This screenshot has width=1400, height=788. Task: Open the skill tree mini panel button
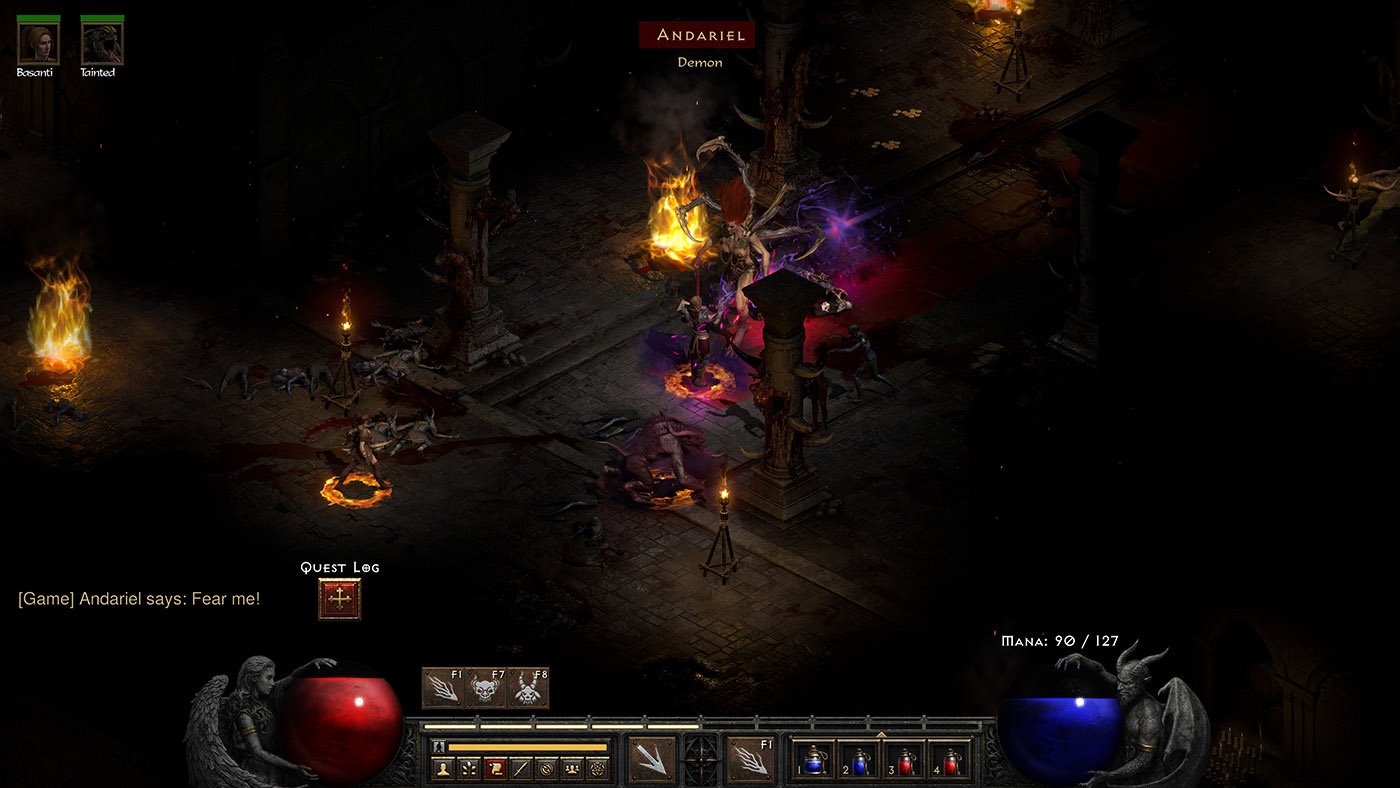469,769
